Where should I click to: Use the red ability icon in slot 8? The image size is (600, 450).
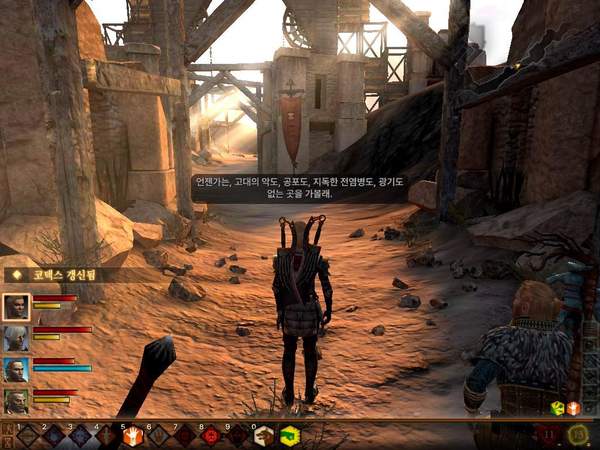click(x=211, y=435)
